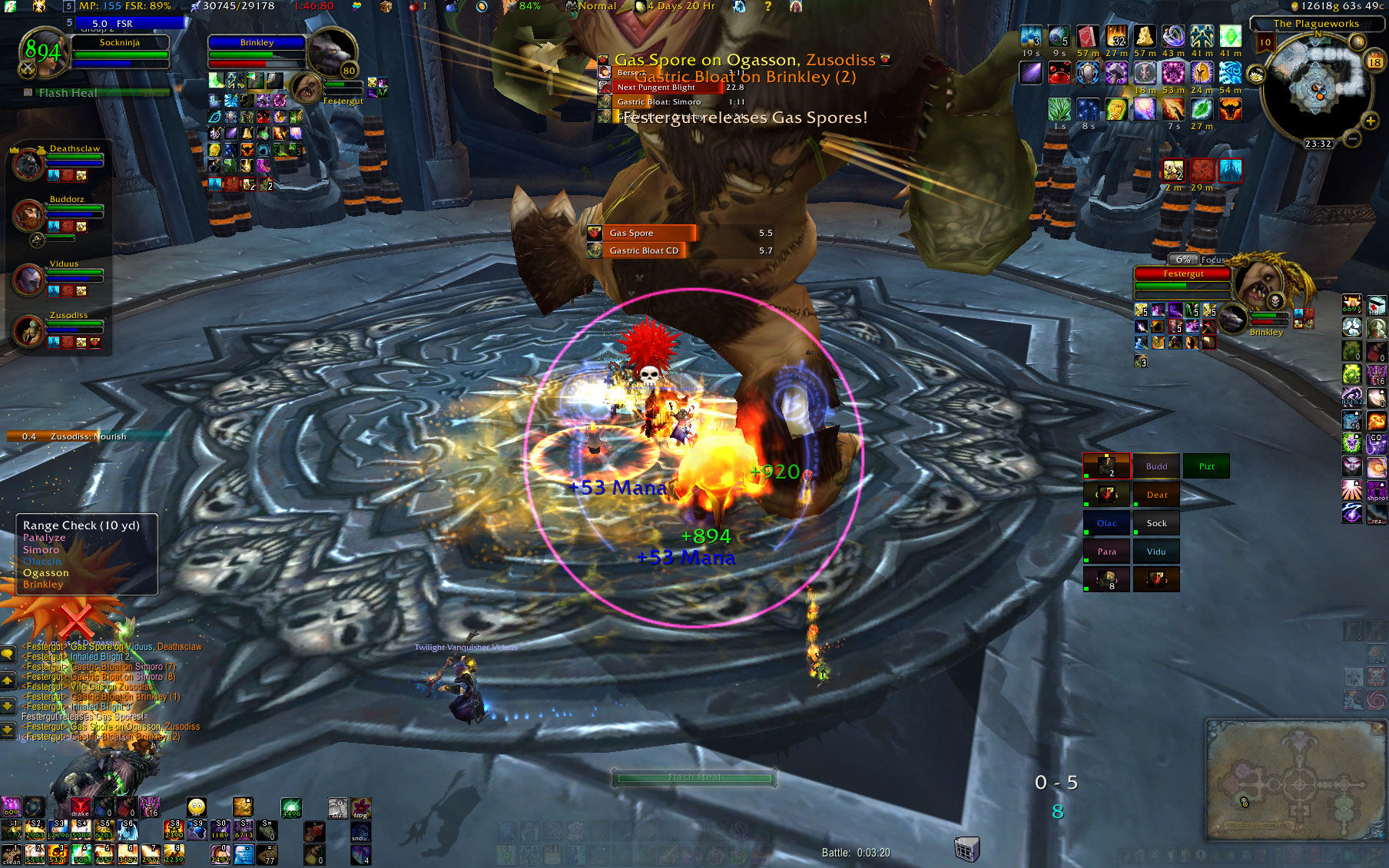Screen dimensions: 1389x868
Task: Click the Gas Spore timer bar
Action: (642, 233)
